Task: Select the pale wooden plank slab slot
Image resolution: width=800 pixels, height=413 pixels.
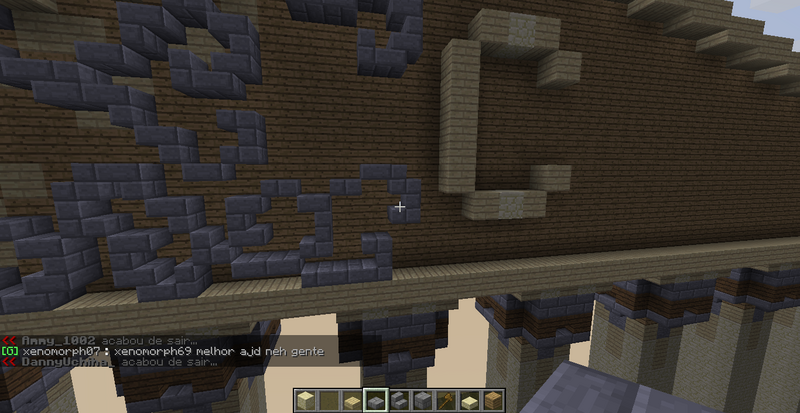Action: click(352, 402)
